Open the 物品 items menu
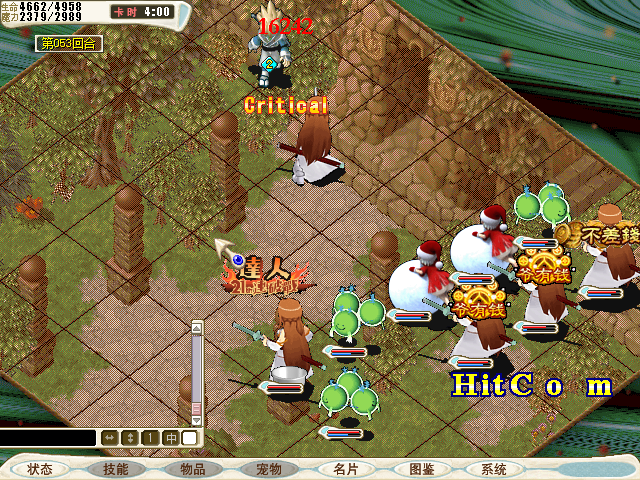The image size is (640, 480). tap(192, 468)
